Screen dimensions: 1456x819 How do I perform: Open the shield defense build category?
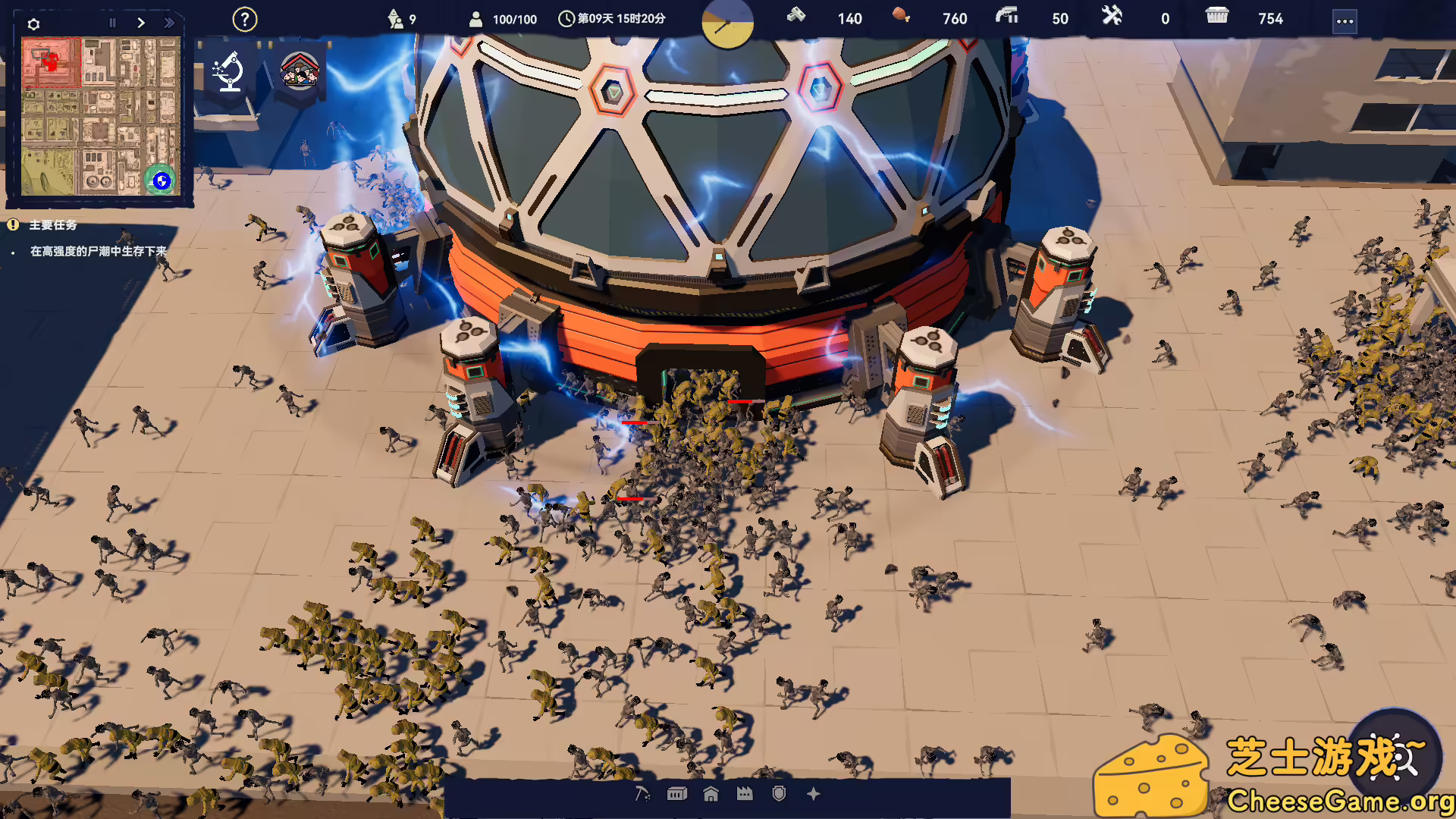pyautogui.click(x=779, y=794)
